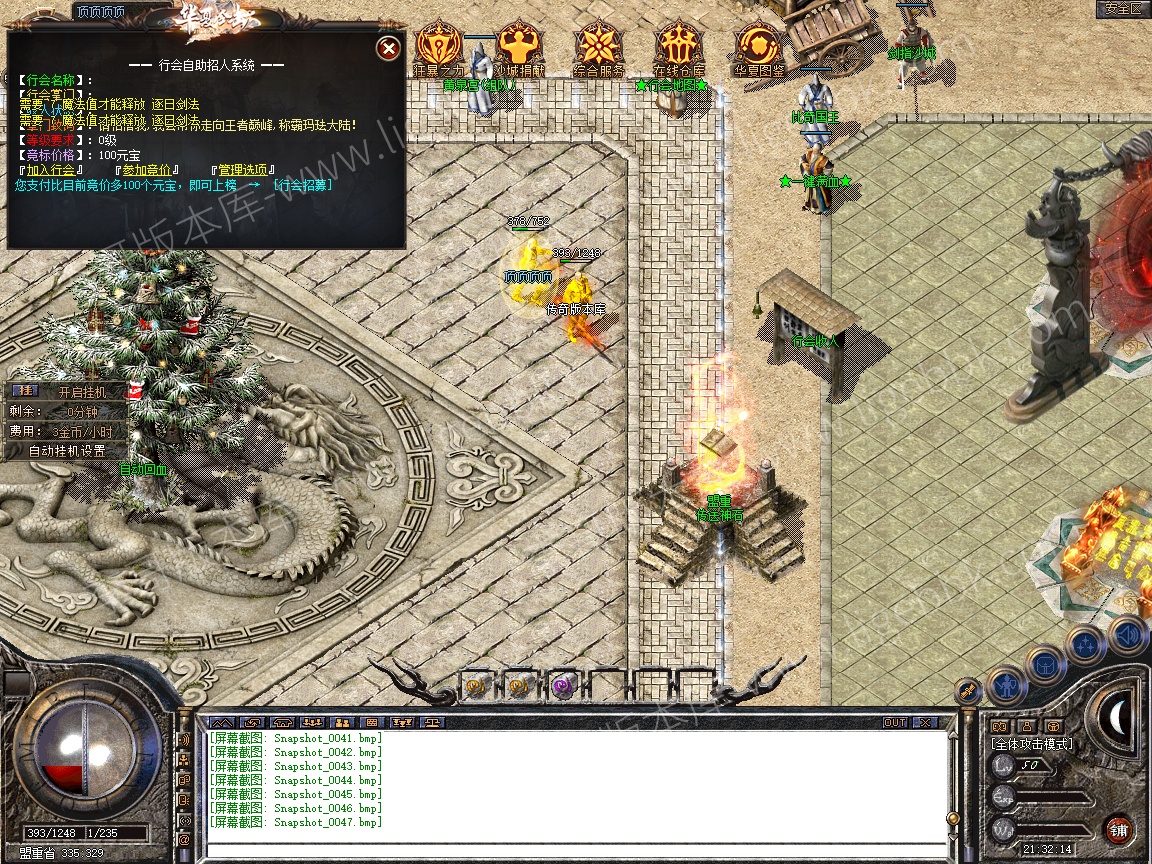Click the chat text input line
Image resolution: width=1152 pixels, height=864 pixels.
click(575, 850)
